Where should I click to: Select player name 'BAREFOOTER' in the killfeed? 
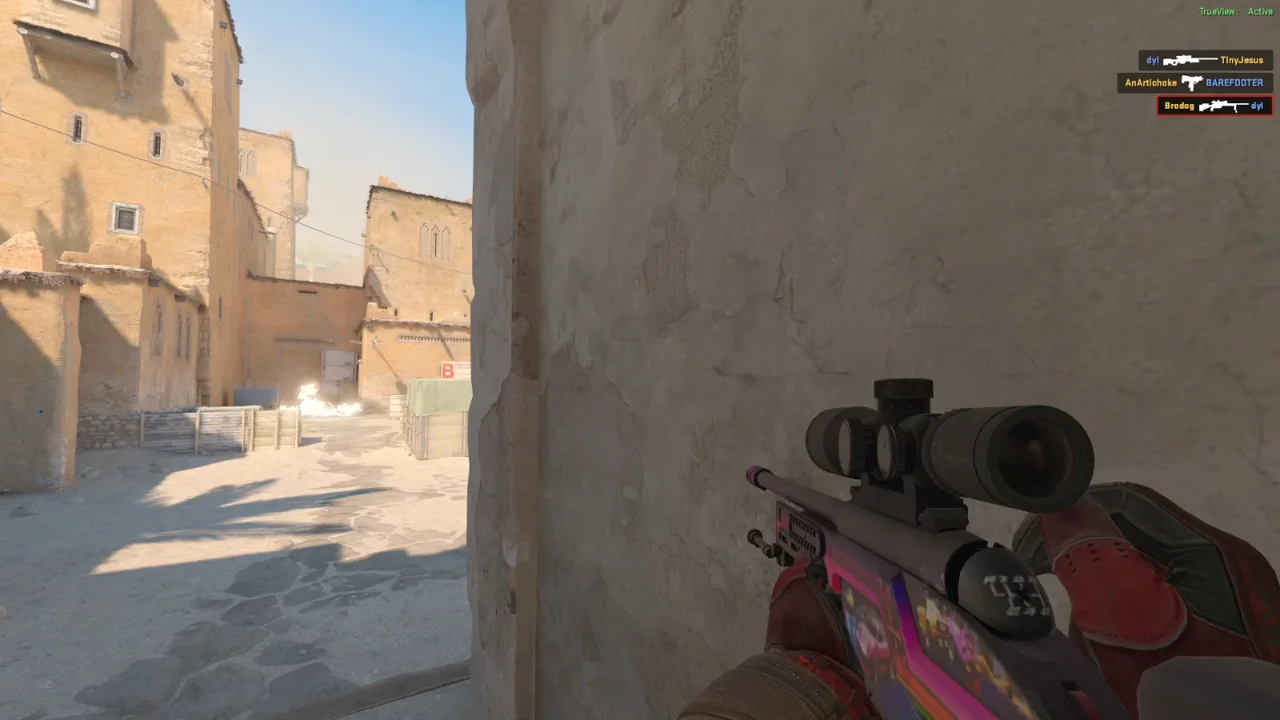[x=1235, y=82]
